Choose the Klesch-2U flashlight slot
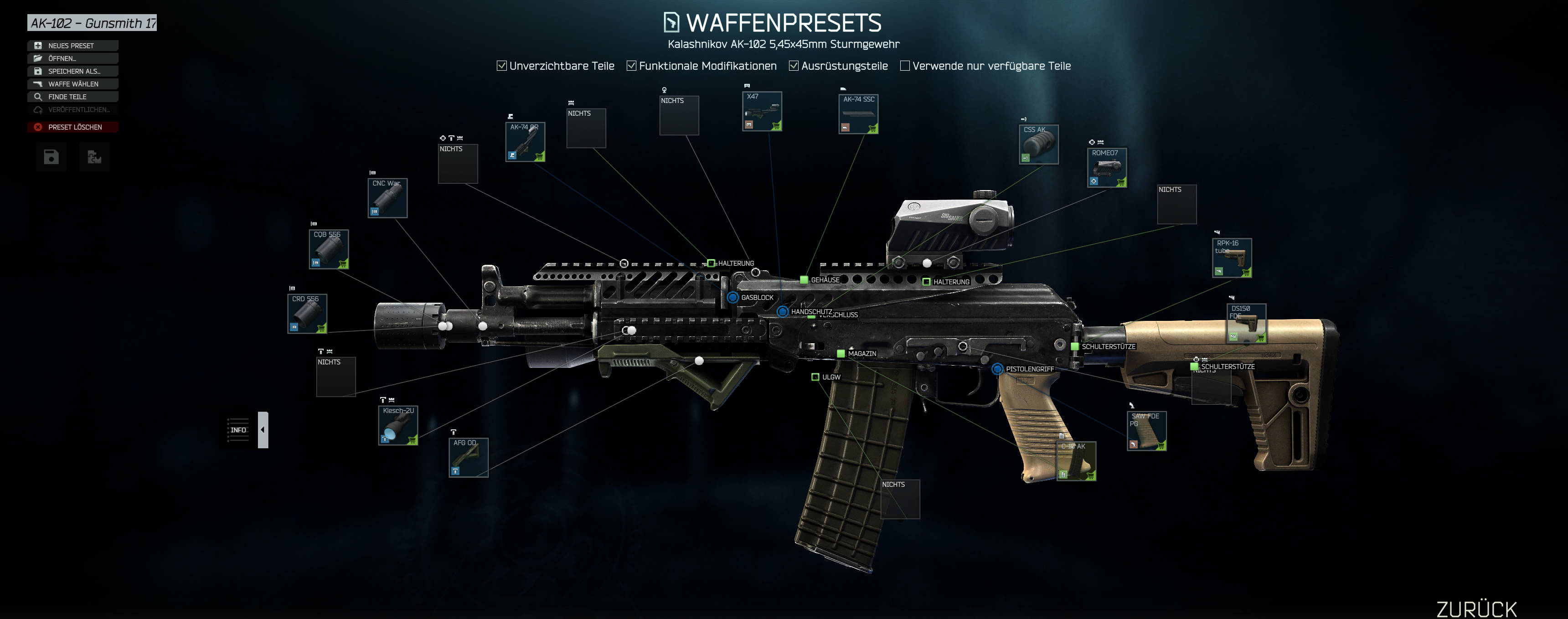The image size is (1568, 619). 397,425
